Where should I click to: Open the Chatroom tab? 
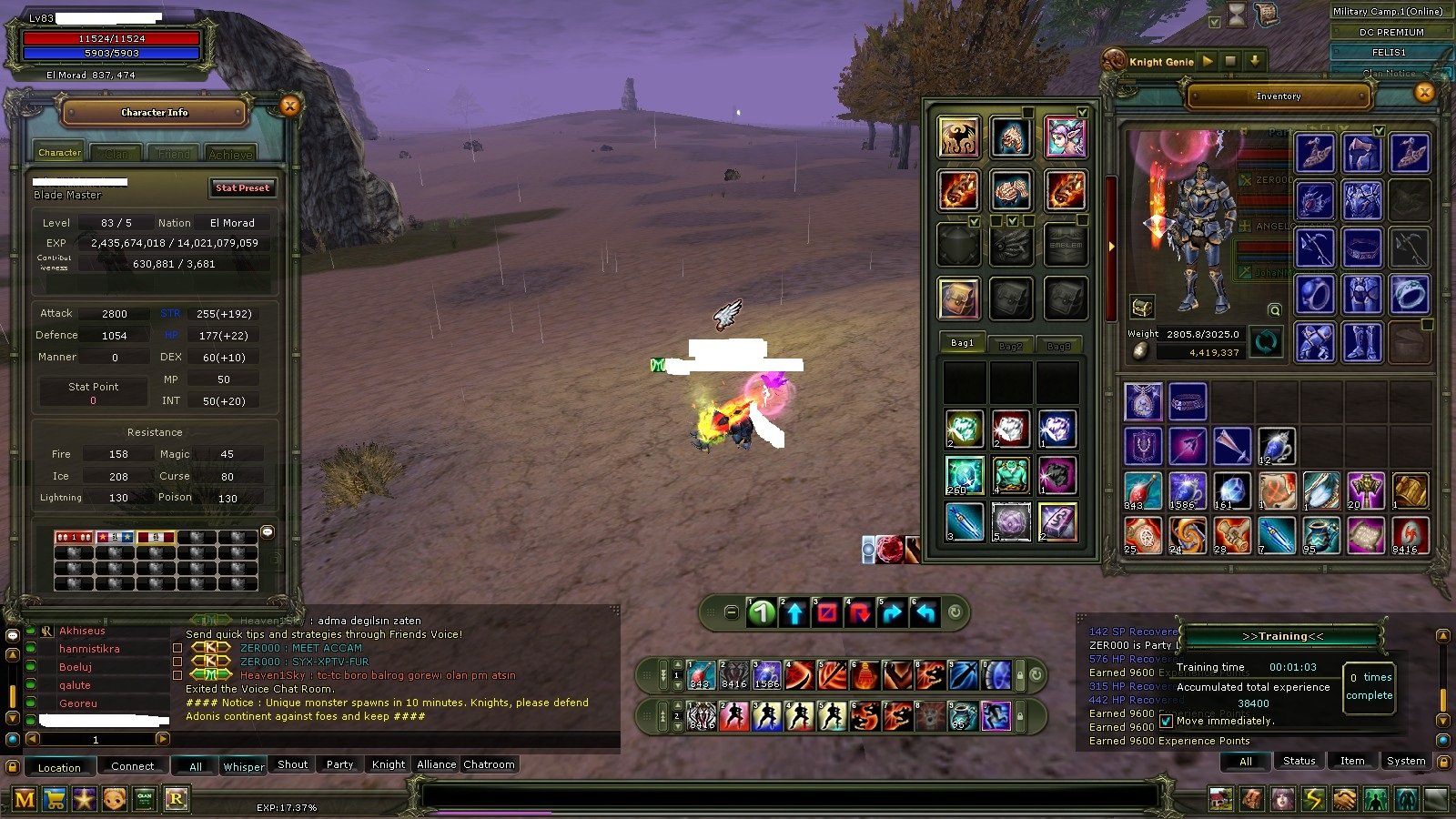tap(489, 764)
